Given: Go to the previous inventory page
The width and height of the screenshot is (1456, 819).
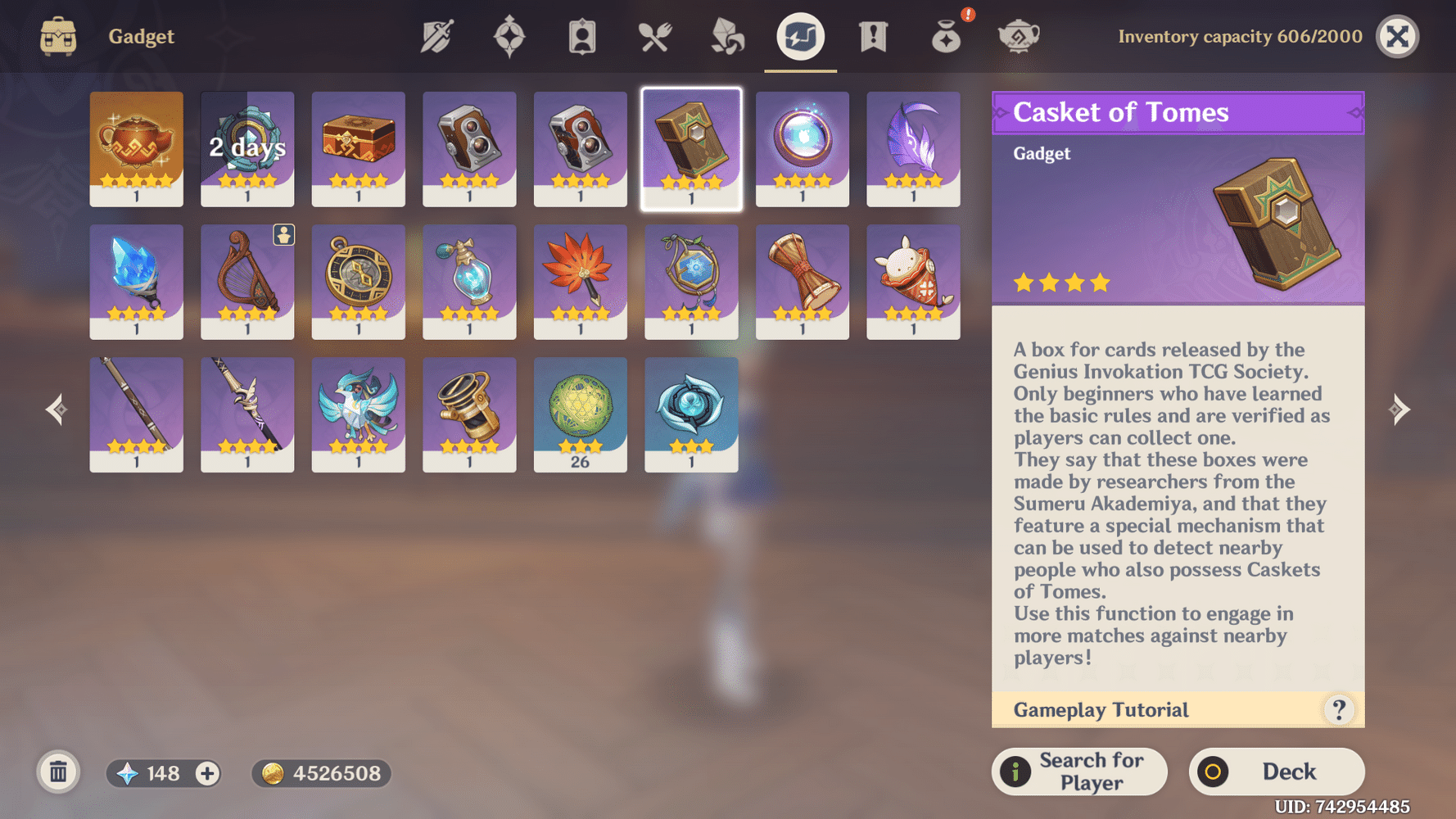Looking at the screenshot, I should point(56,409).
